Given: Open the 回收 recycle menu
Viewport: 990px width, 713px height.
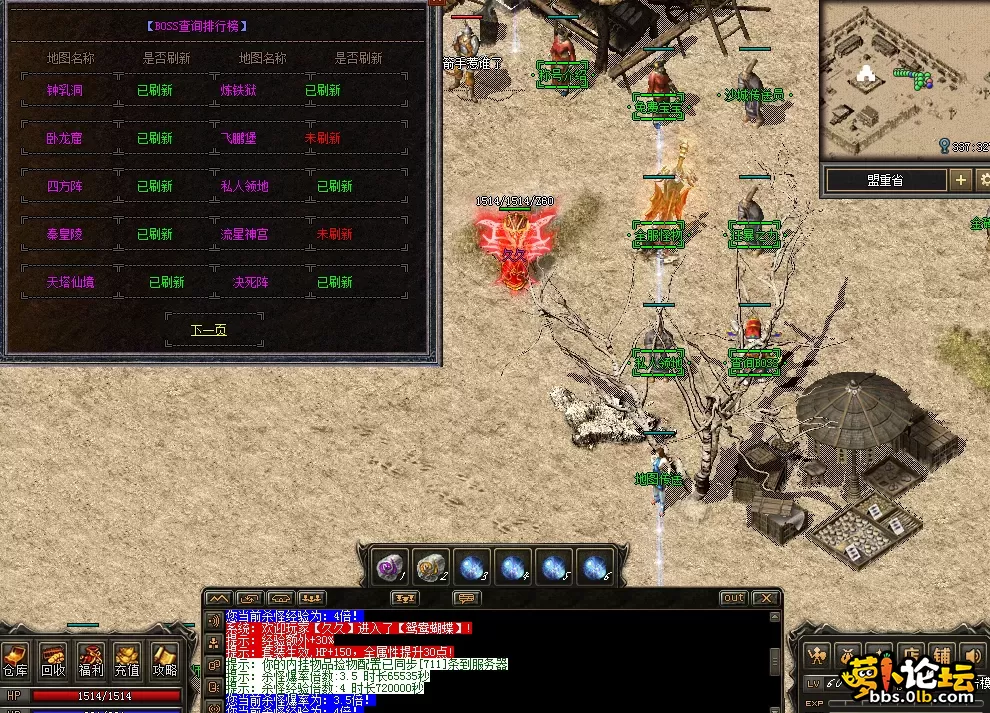Looking at the screenshot, I should pos(53,659).
